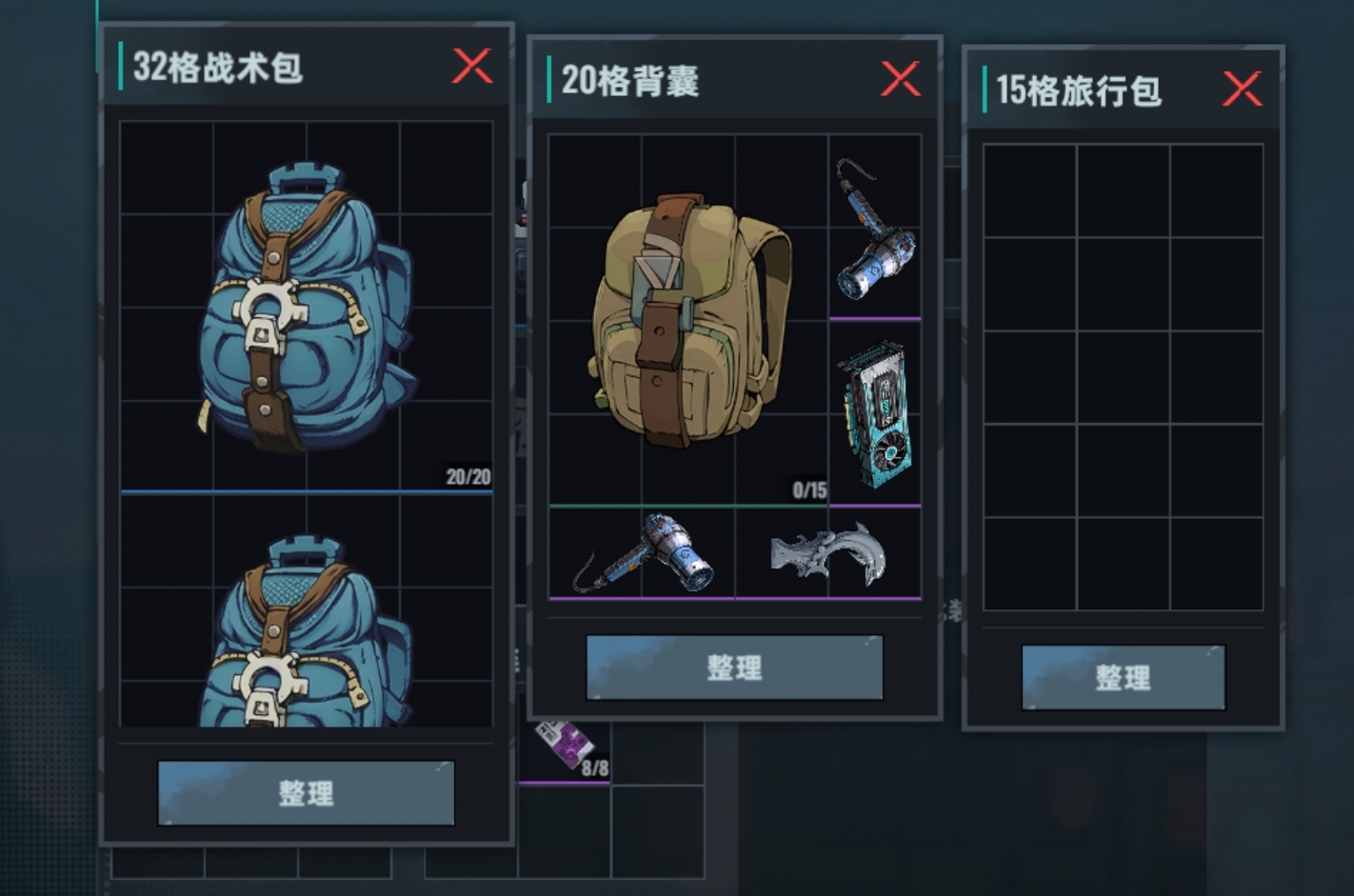Close the 32格战术包 window

coord(473,67)
